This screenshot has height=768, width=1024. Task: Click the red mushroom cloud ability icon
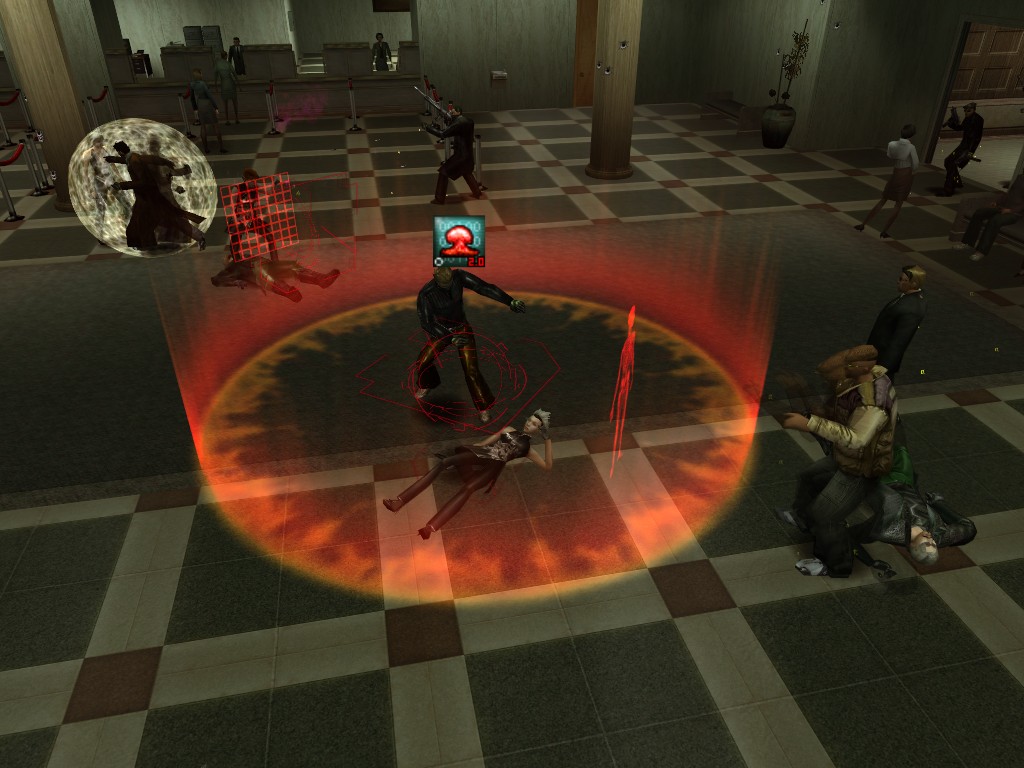pos(459,241)
